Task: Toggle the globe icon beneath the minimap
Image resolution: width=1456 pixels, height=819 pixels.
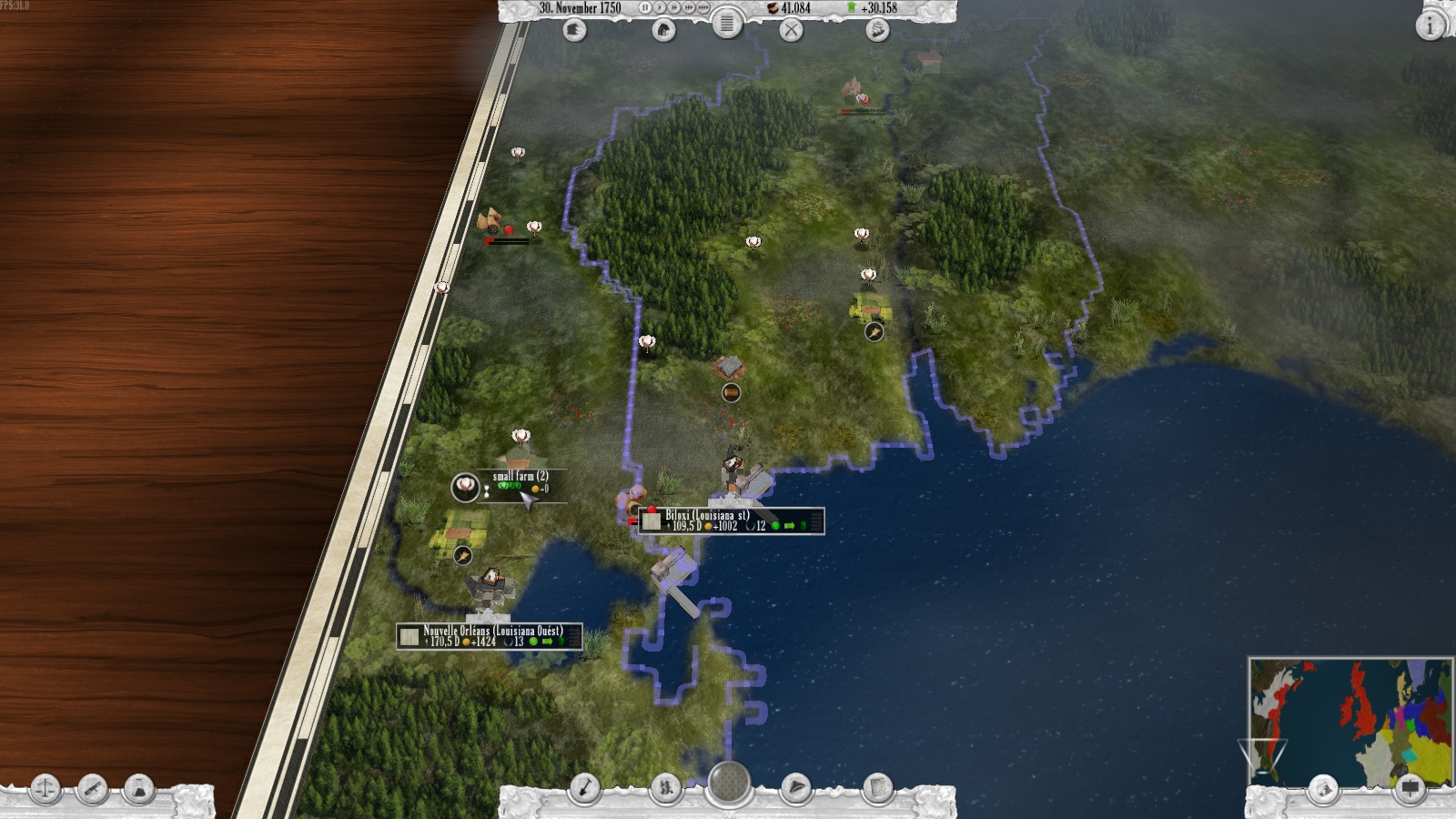Action: tap(1321, 788)
